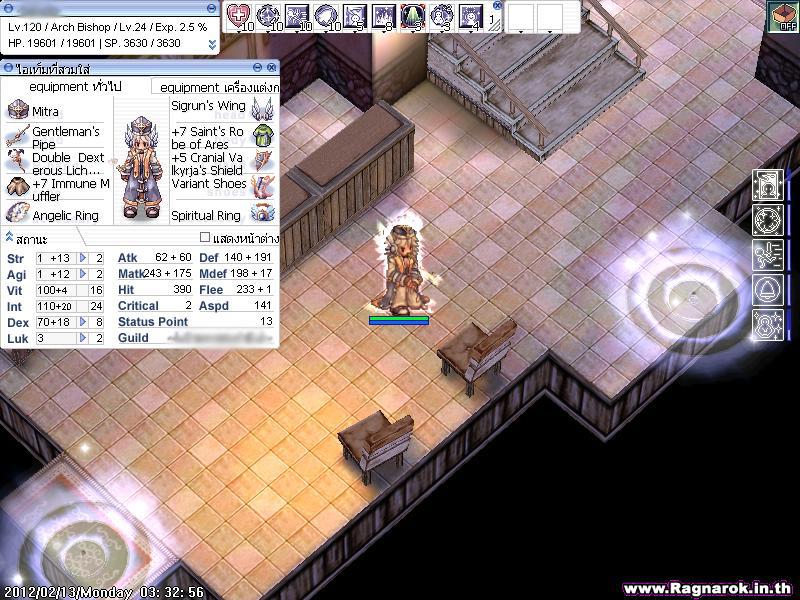
Task: Close the equipment window
Action: (272, 68)
